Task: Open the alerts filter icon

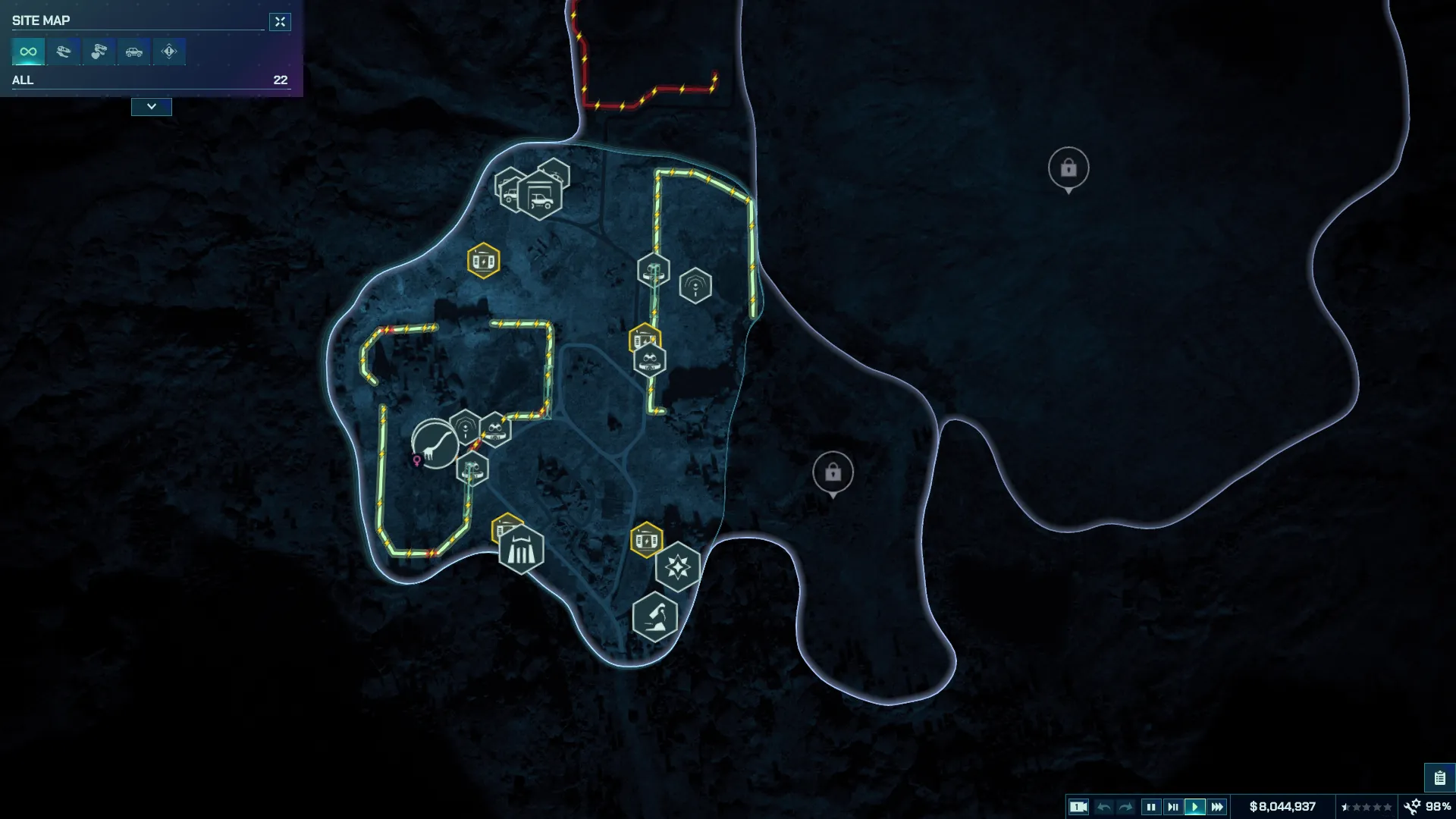Action: [169, 52]
